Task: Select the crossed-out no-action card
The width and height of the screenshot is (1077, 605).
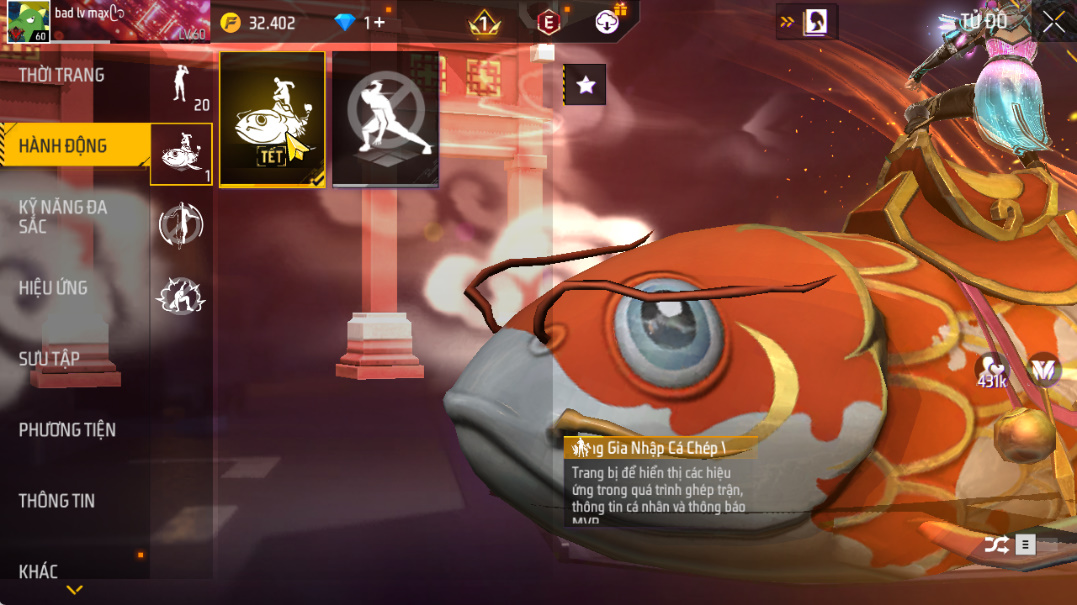Action: [x=385, y=119]
